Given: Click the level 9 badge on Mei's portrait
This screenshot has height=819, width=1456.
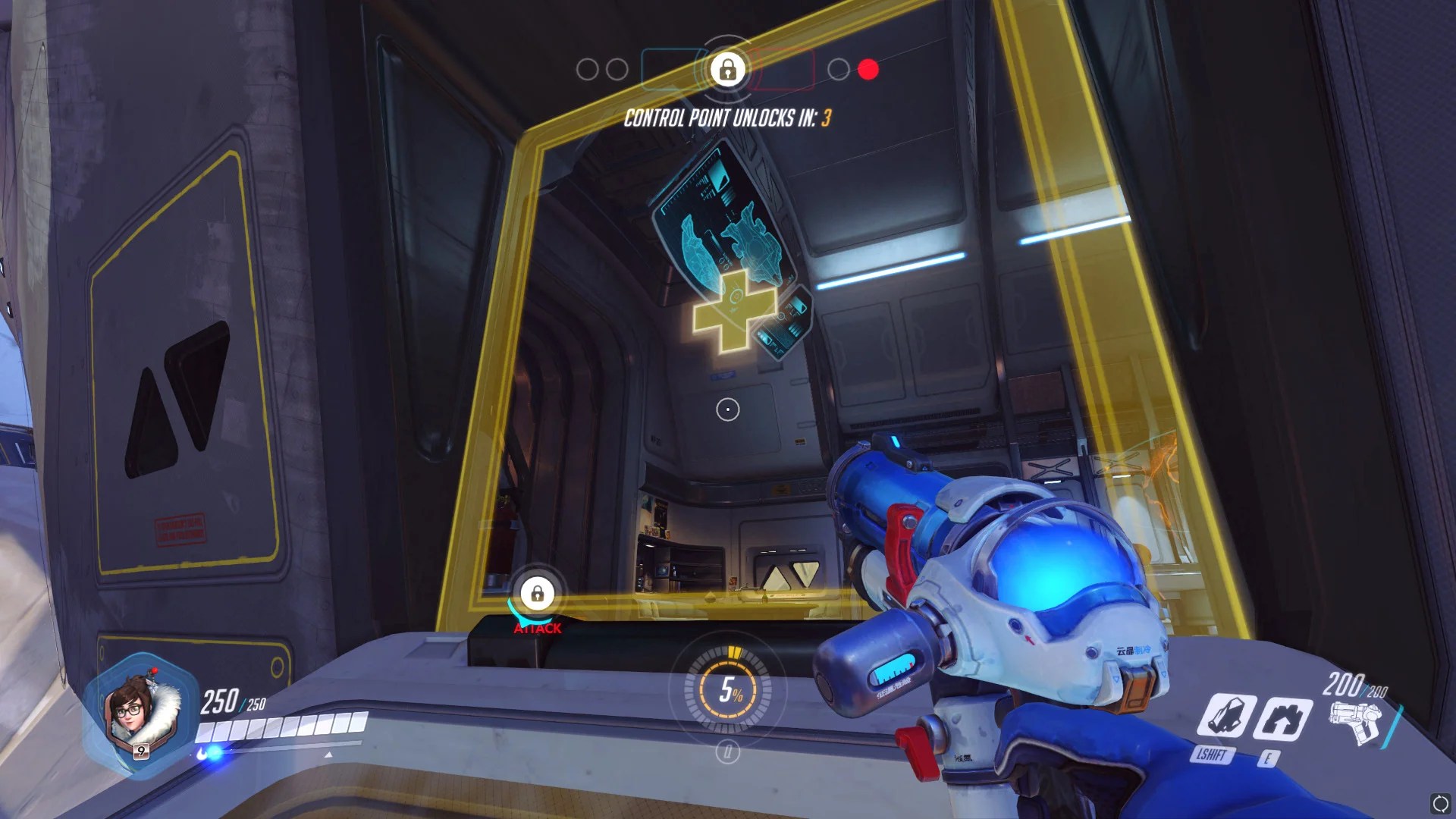Looking at the screenshot, I should coord(142,751).
